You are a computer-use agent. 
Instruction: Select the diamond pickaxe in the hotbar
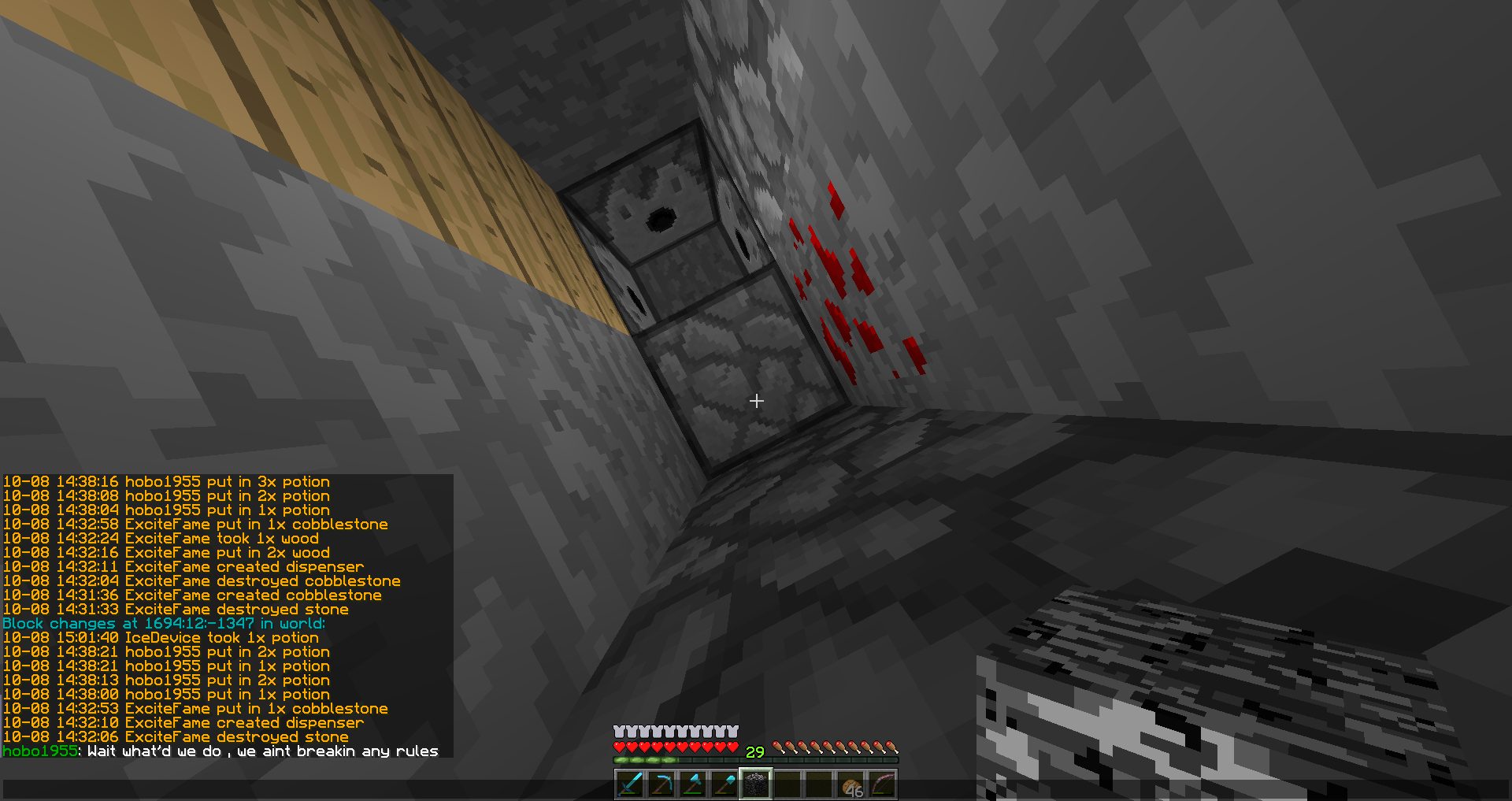[x=661, y=784]
